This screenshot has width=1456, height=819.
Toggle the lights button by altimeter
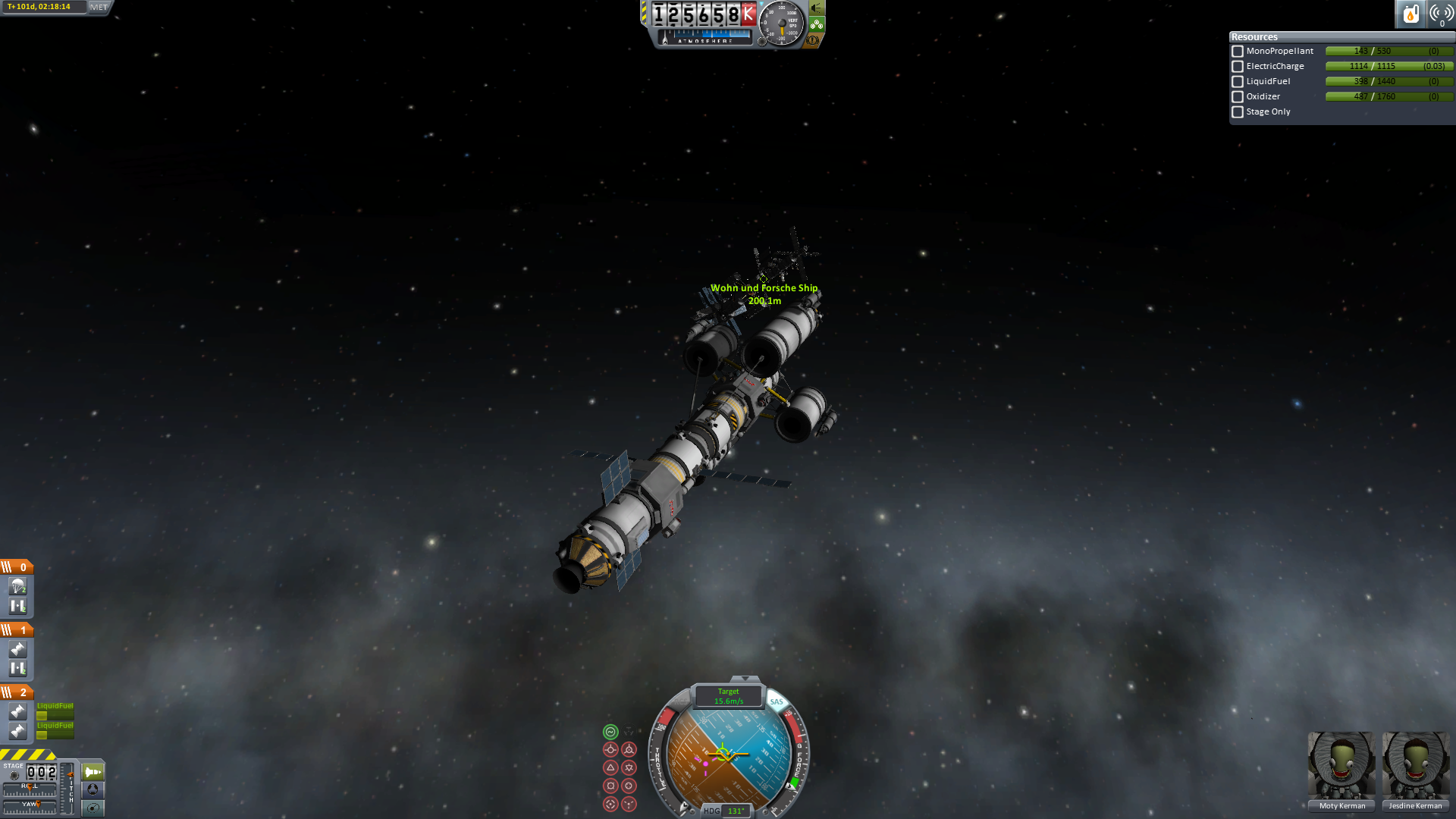pos(817,8)
